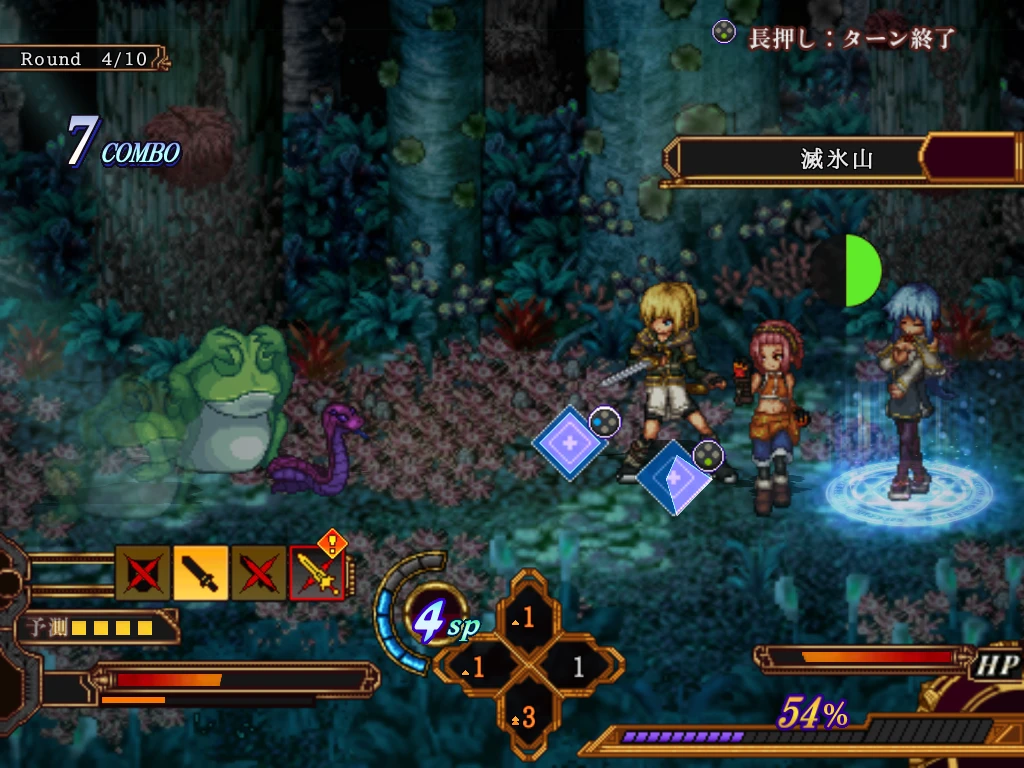The height and width of the screenshot is (768, 1024).
Task: Click the 滅氷山 skill name banner
Action: click(x=835, y=157)
